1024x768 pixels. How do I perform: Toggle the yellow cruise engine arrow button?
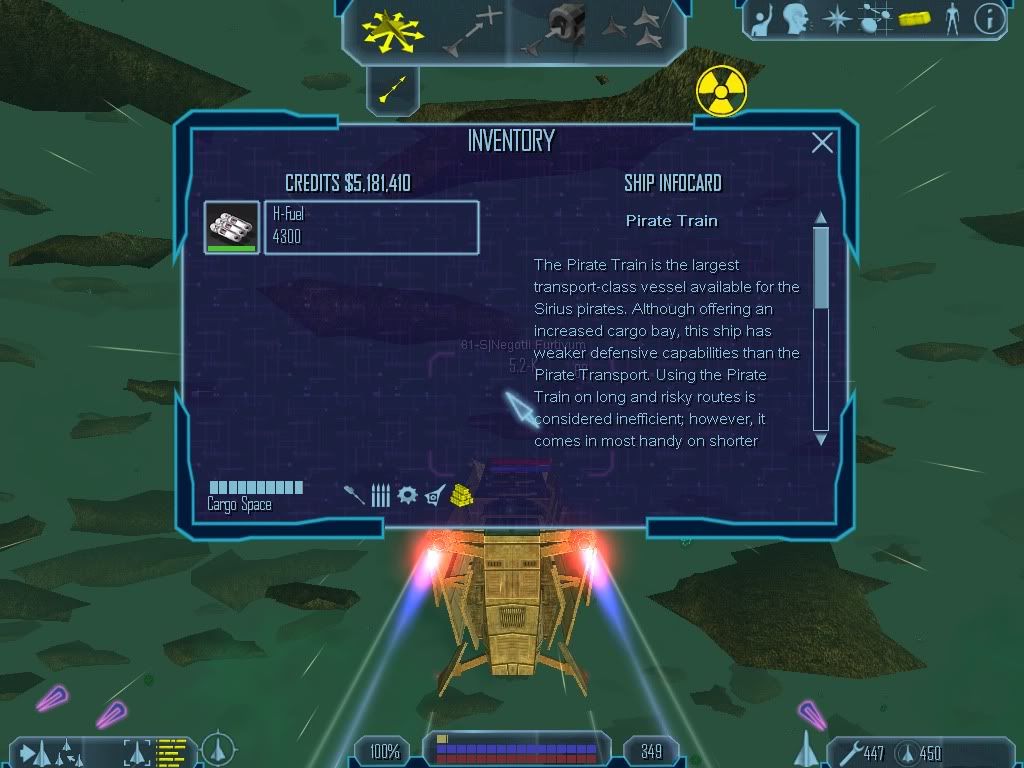391,91
